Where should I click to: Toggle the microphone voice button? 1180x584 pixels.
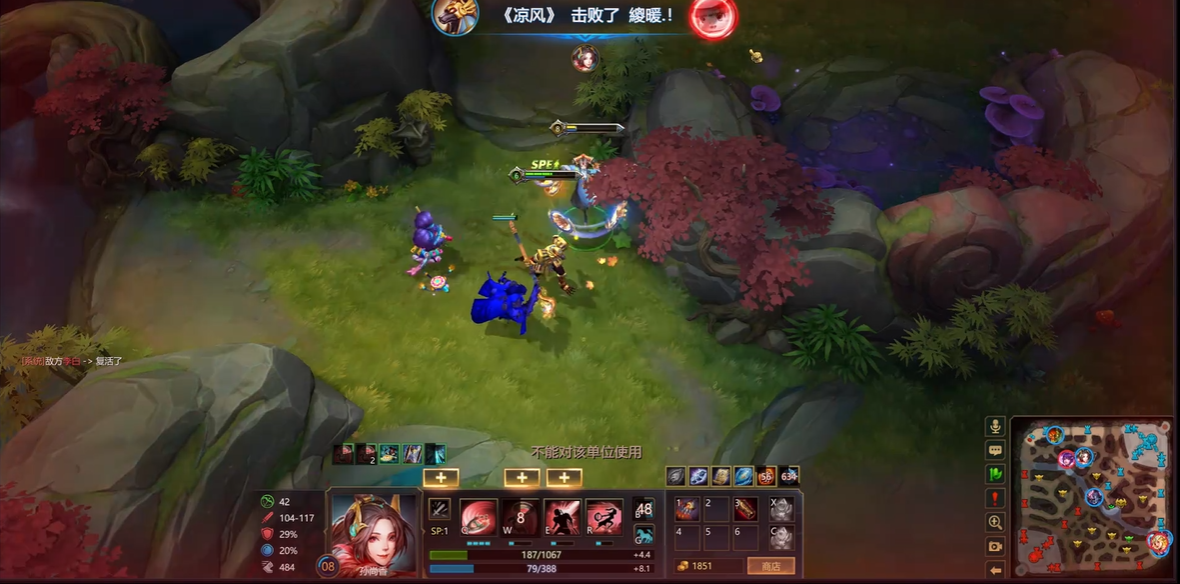pos(995,425)
